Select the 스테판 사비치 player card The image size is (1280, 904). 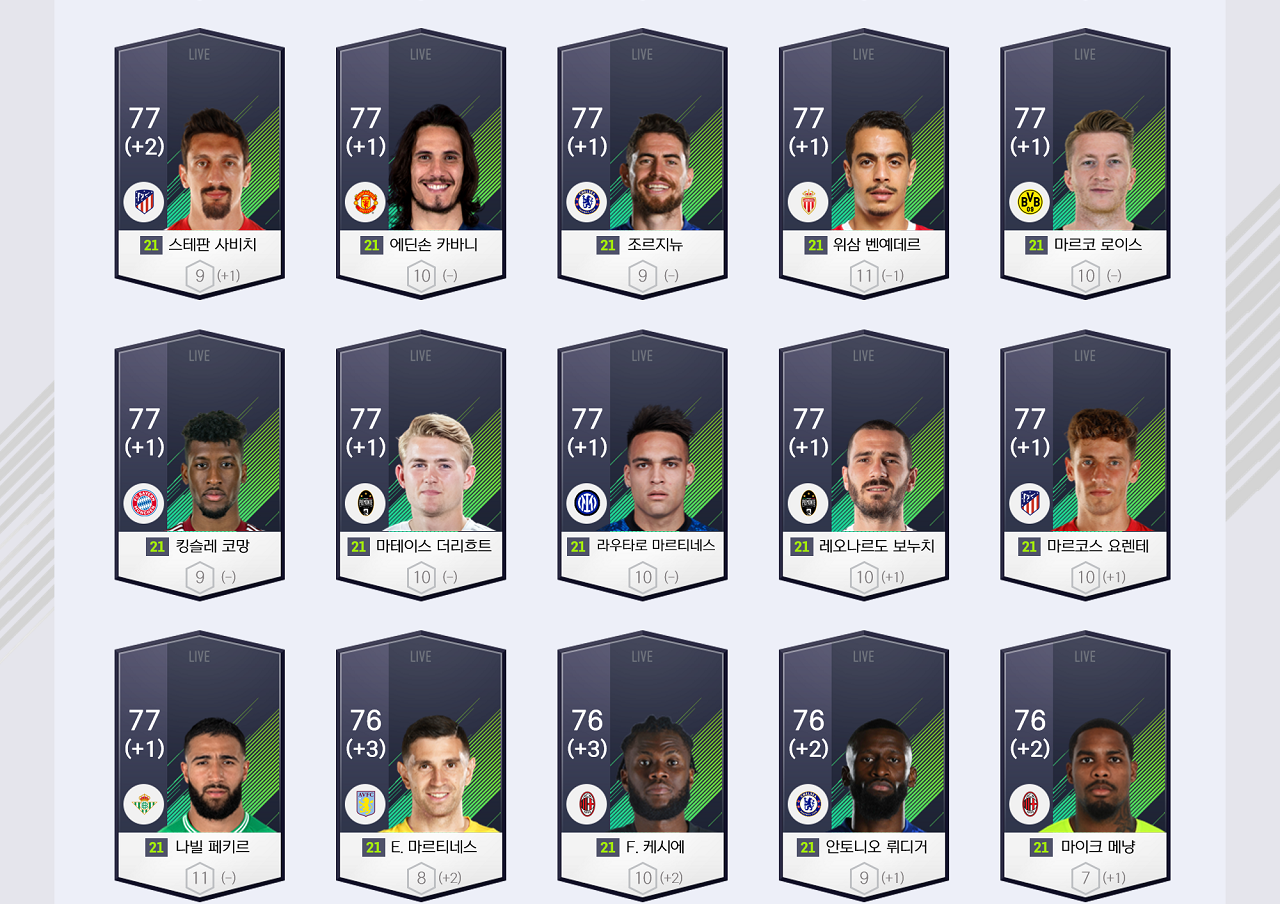tap(199, 165)
